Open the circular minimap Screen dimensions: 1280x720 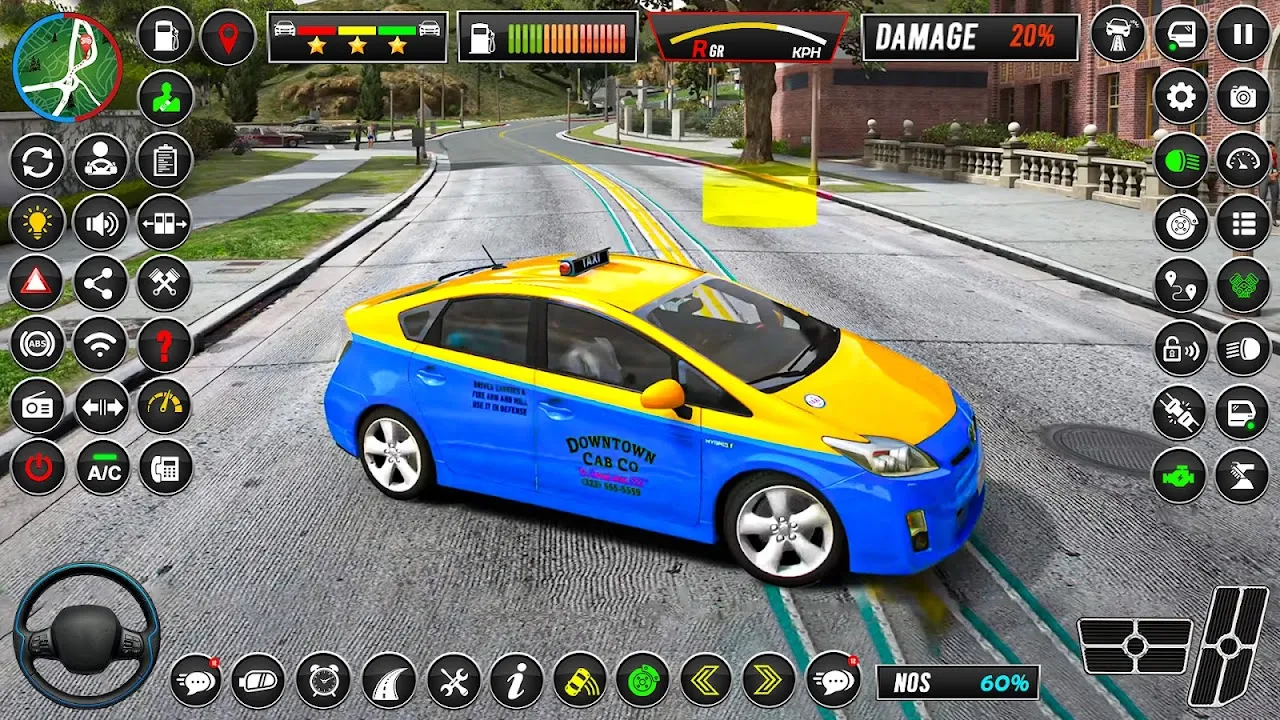pyautogui.click(x=68, y=67)
